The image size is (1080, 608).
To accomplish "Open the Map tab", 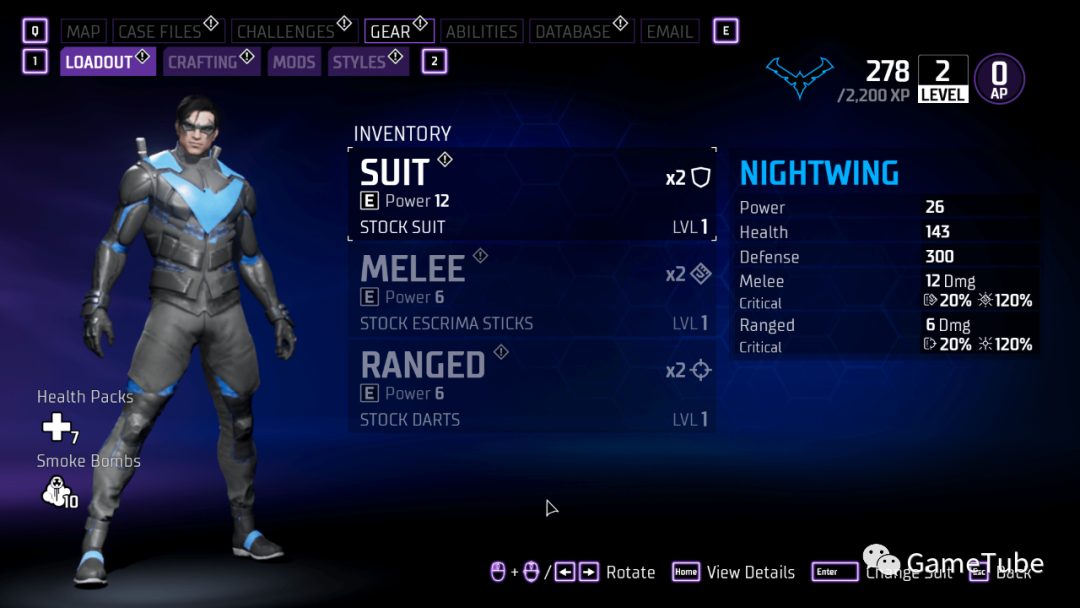I will point(83,31).
